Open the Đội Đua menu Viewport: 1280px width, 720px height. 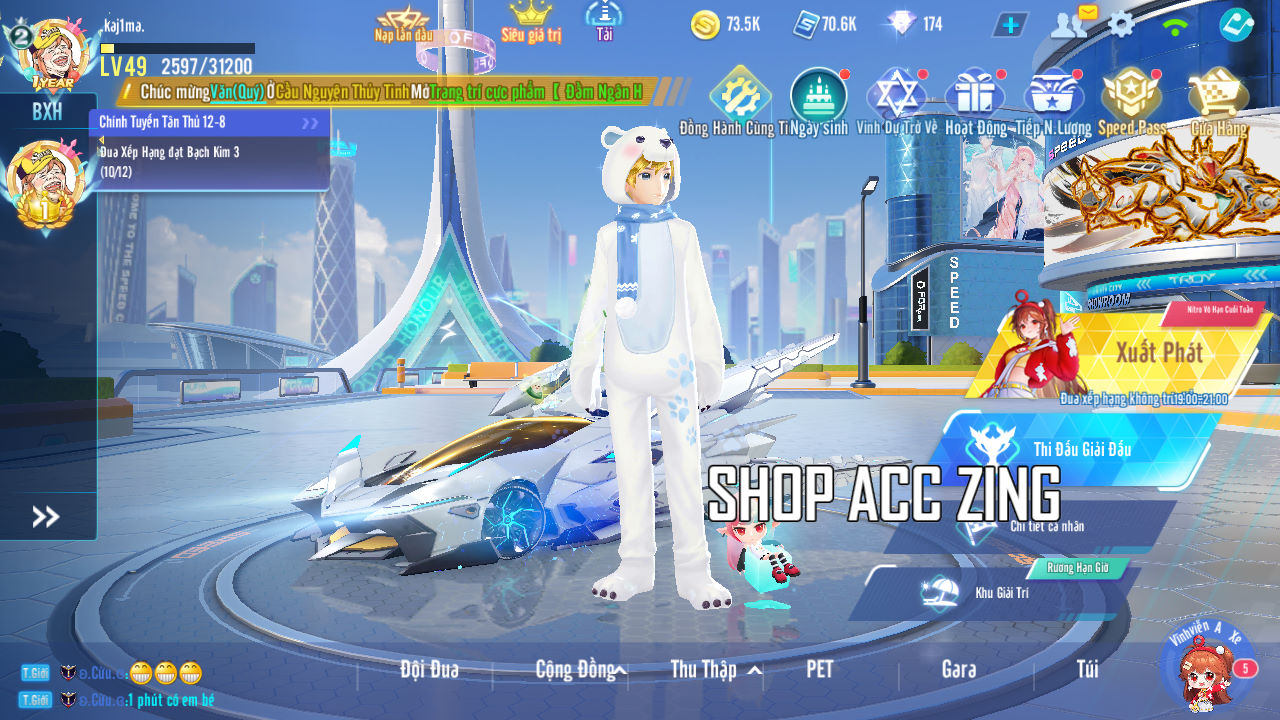(429, 669)
